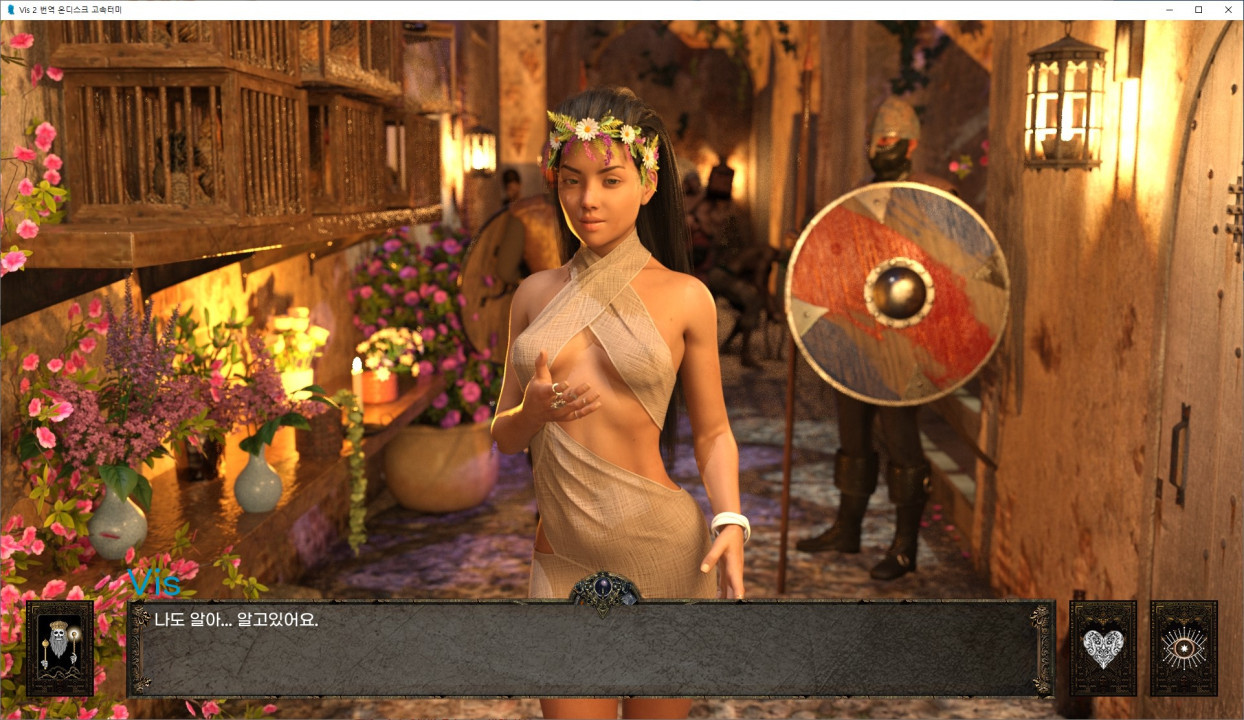Maximize the game window
This screenshot has height=720, width=1244.
1198,10
